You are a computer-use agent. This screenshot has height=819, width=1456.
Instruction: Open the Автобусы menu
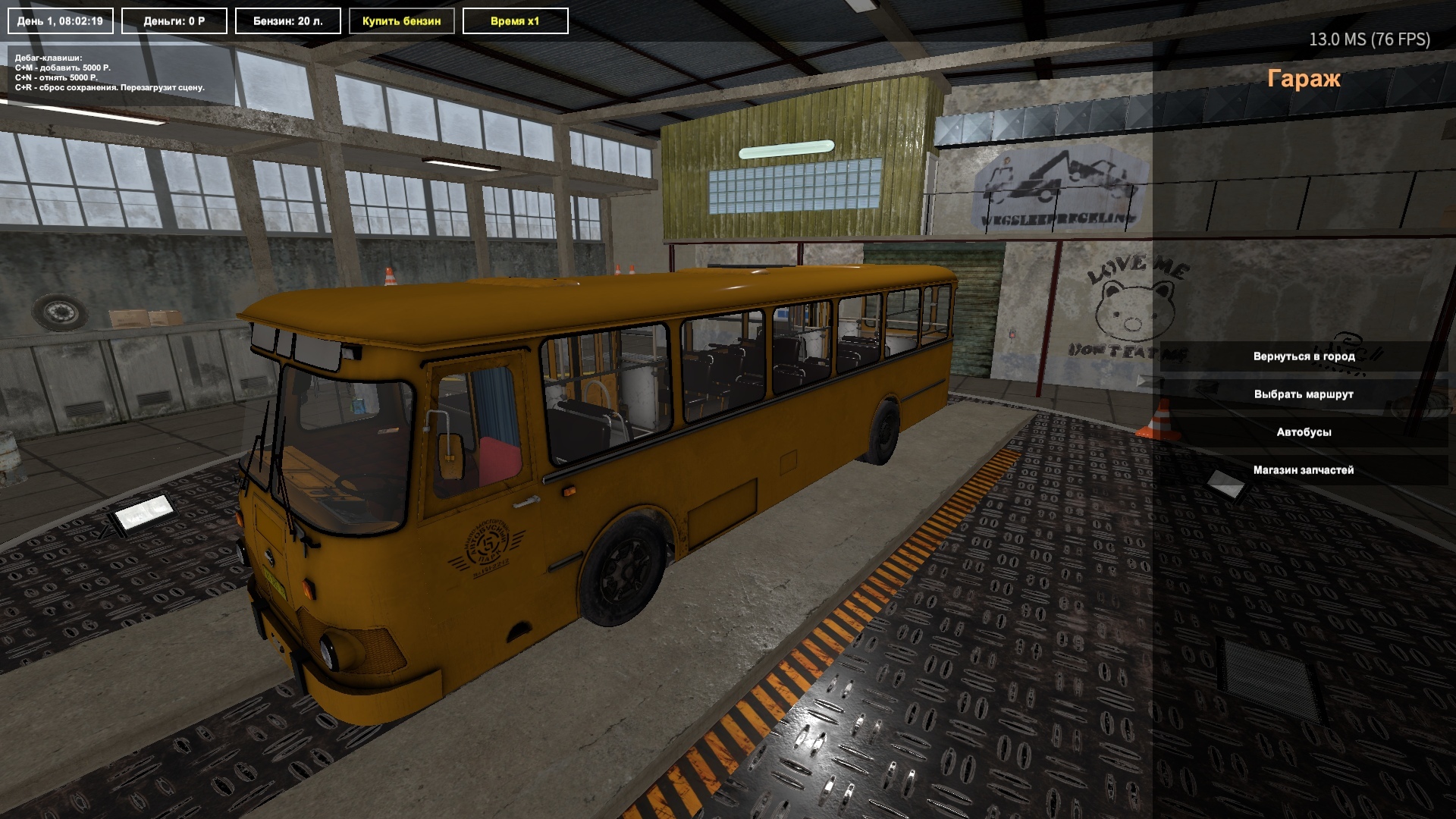coord(1304,432)
